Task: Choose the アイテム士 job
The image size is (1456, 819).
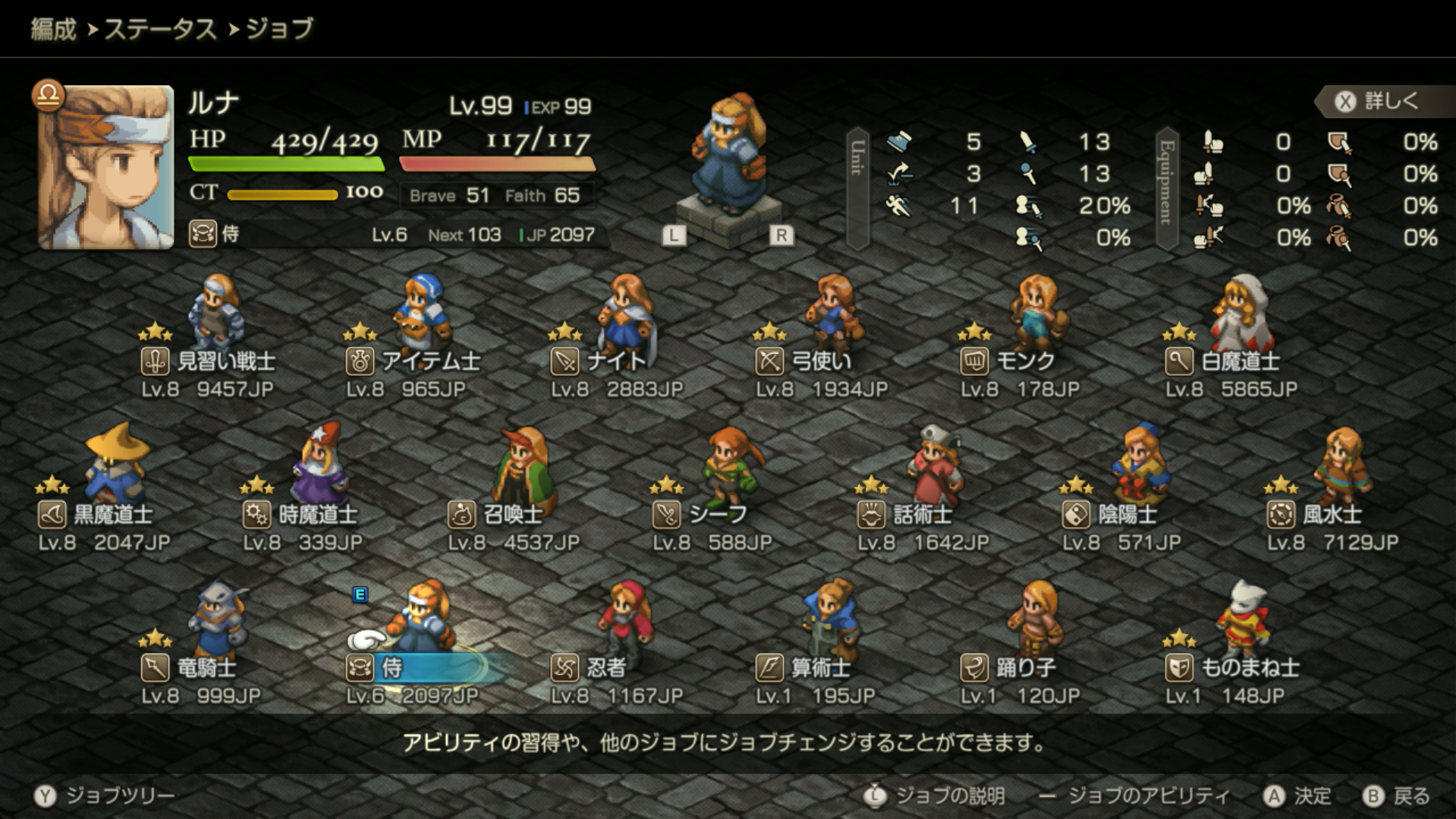Action: pos(414,361)
